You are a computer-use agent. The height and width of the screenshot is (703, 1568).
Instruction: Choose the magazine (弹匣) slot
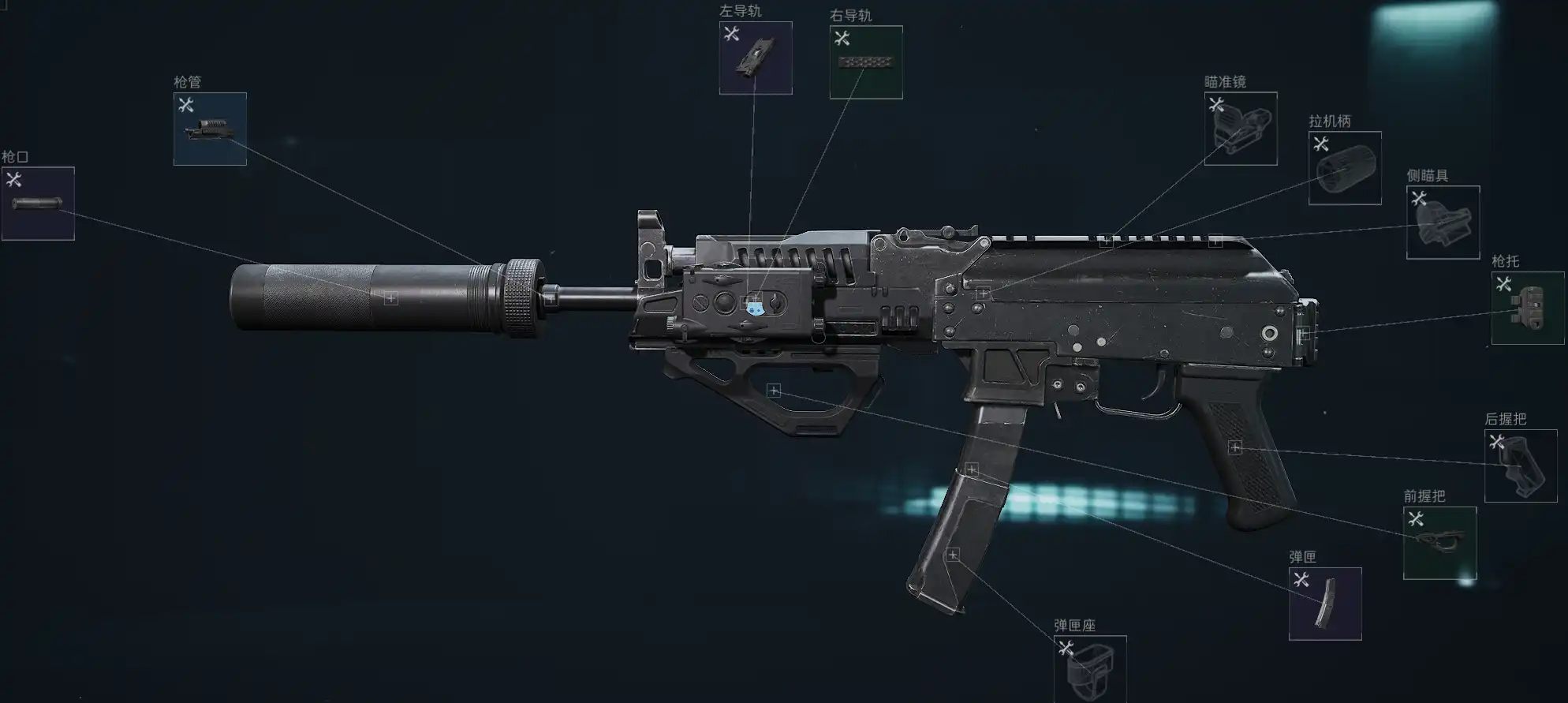[1325, 604]
